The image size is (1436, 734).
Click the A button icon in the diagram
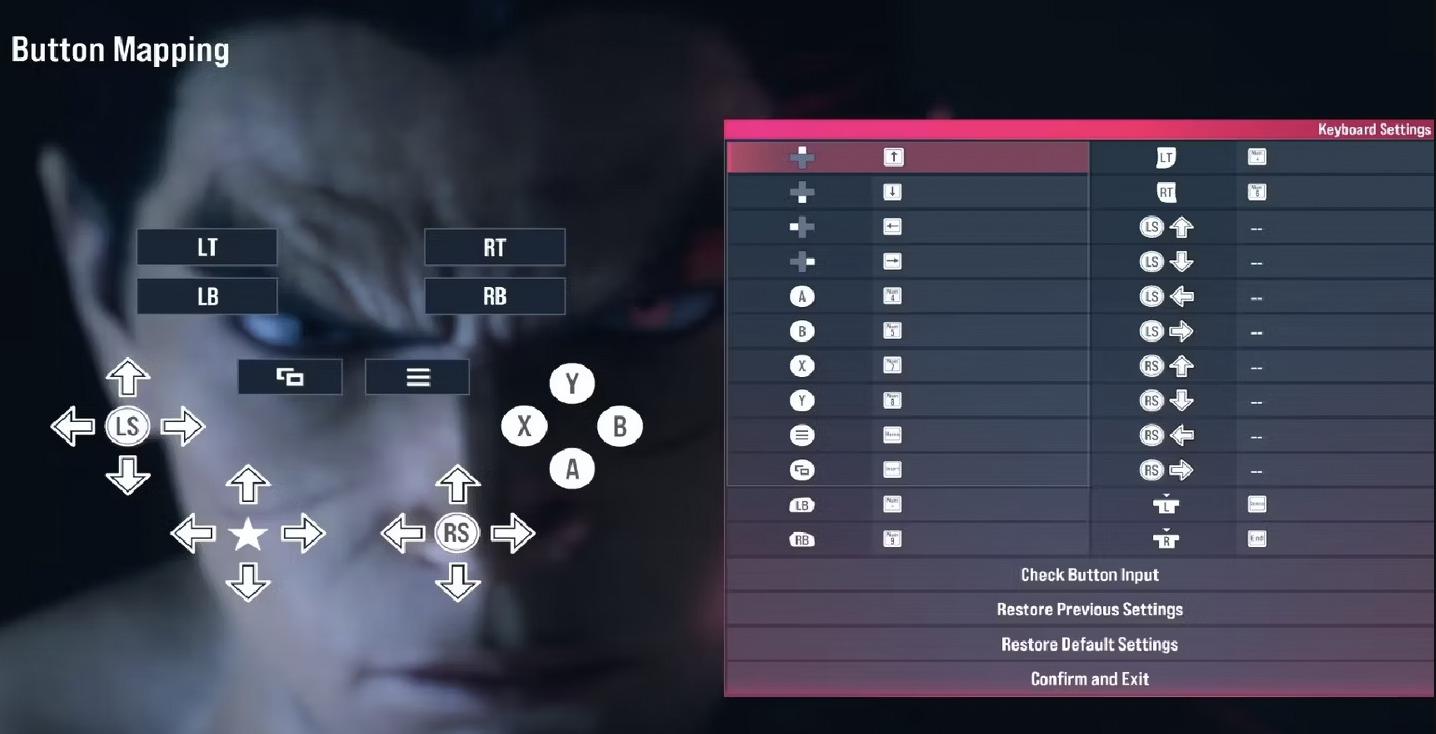coord(572,468)
